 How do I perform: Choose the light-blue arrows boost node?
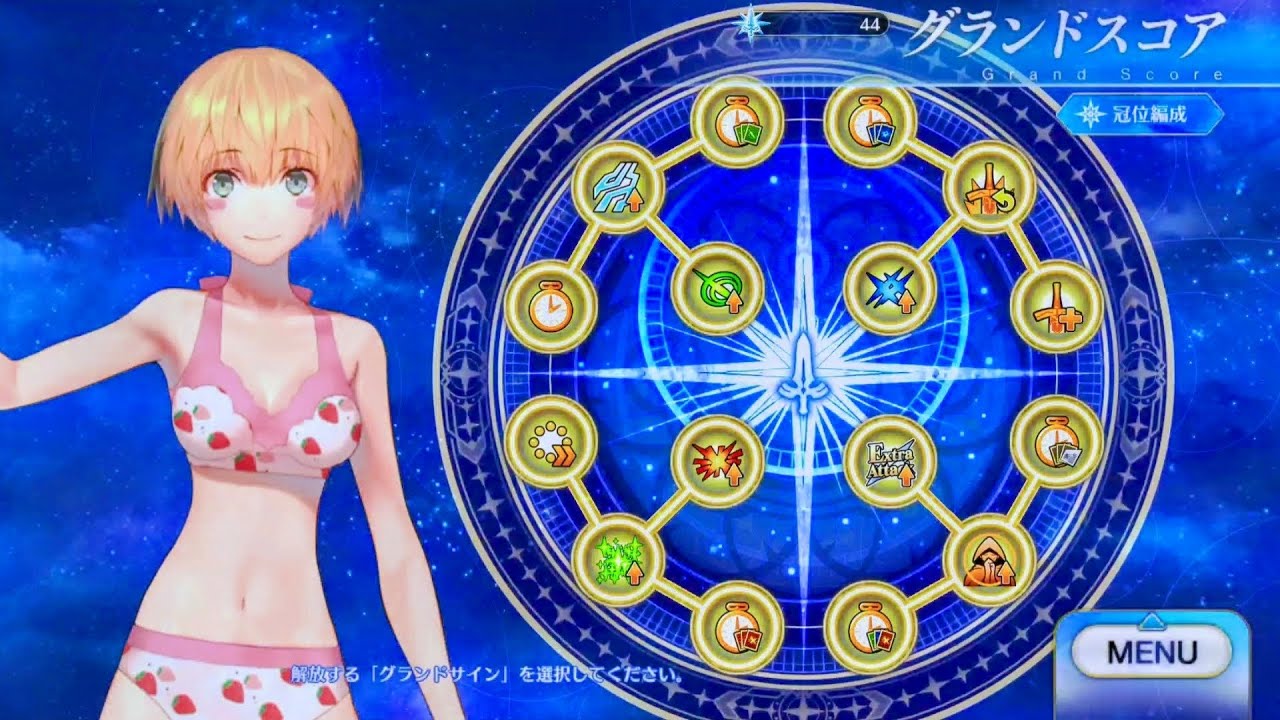tap(618, 187)
